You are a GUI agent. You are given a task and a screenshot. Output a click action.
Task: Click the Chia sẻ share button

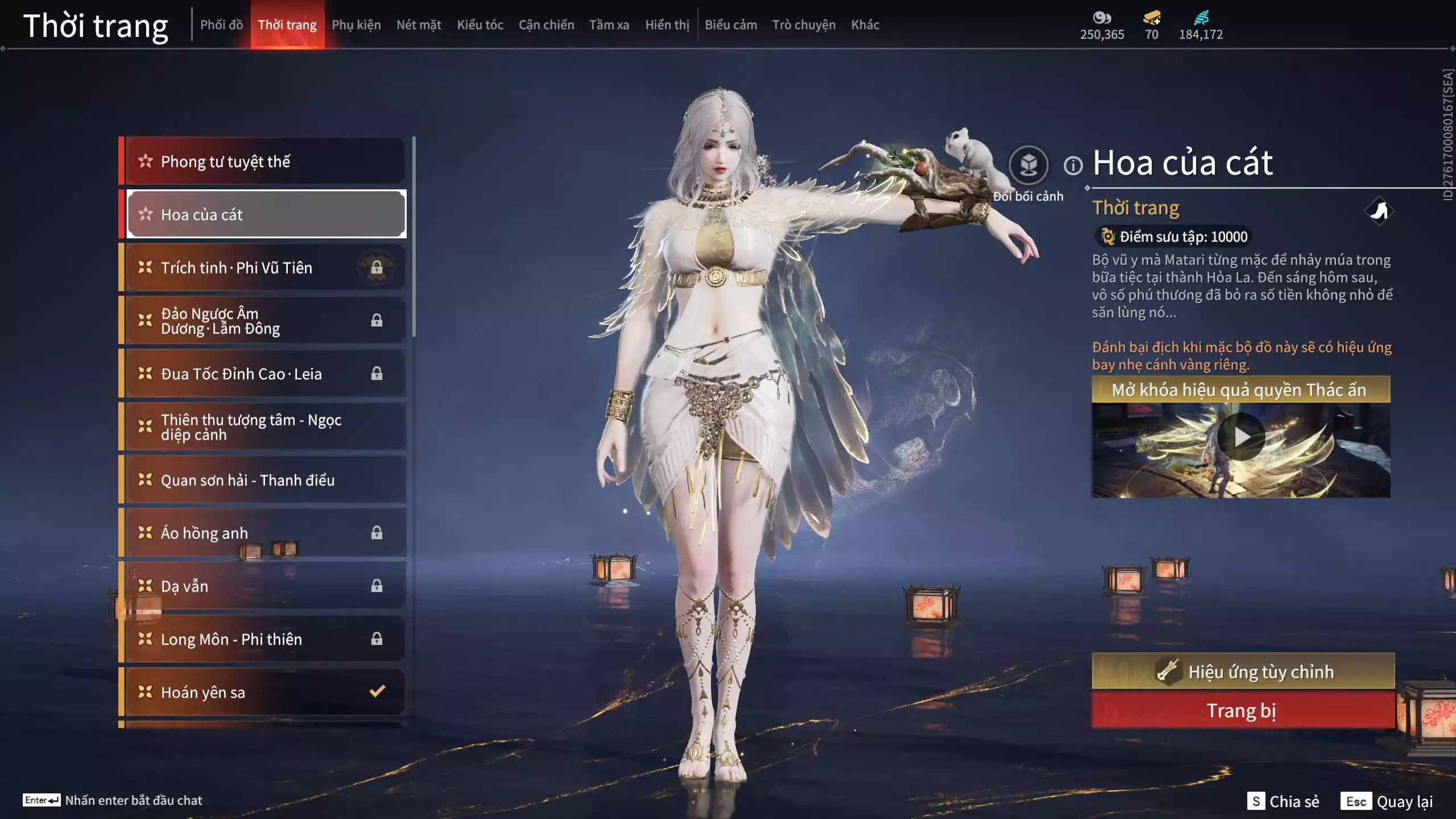pyautogui.click(x=1284, y=801)
